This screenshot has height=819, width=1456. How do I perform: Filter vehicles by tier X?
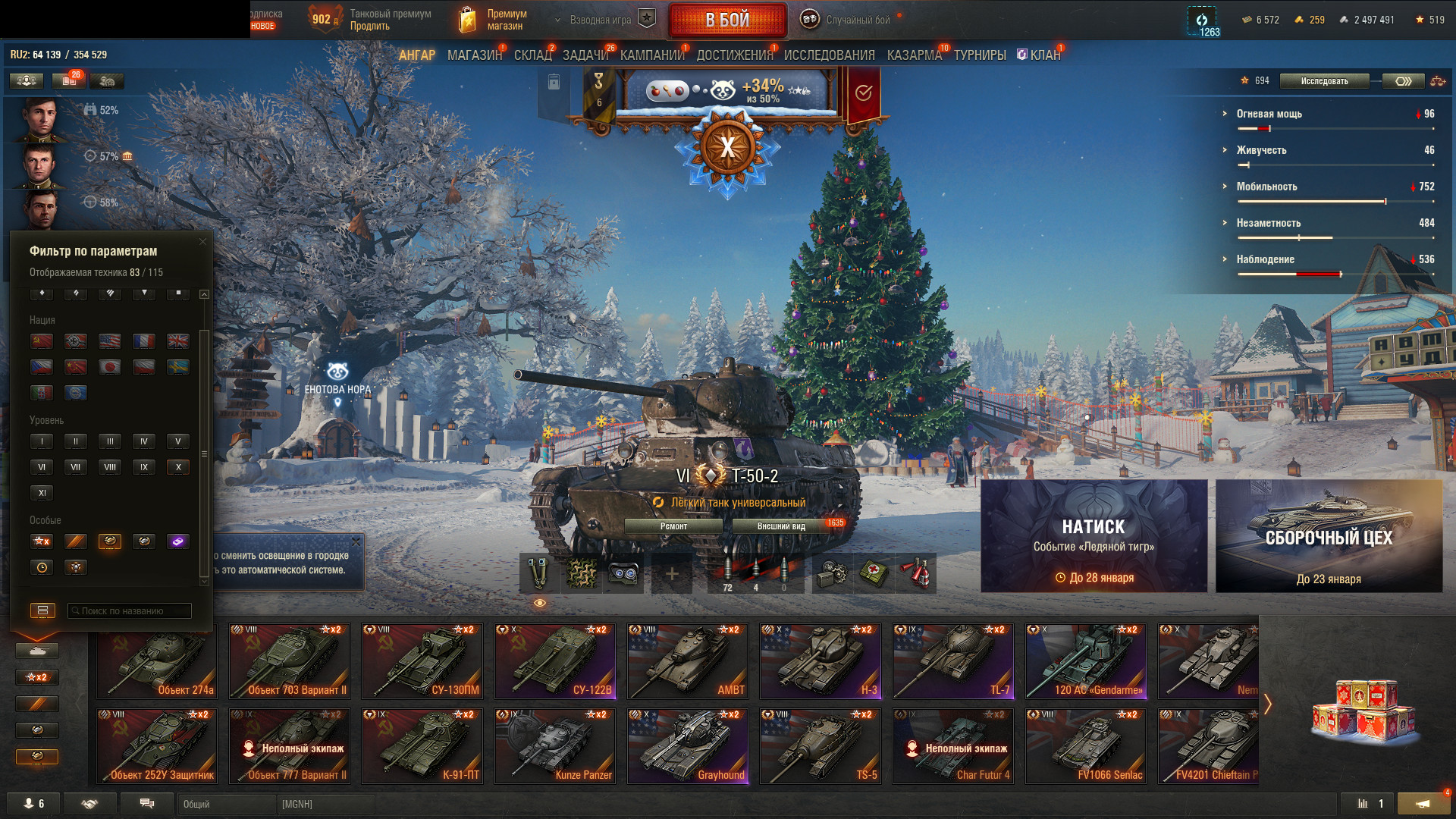coord(178,467)
